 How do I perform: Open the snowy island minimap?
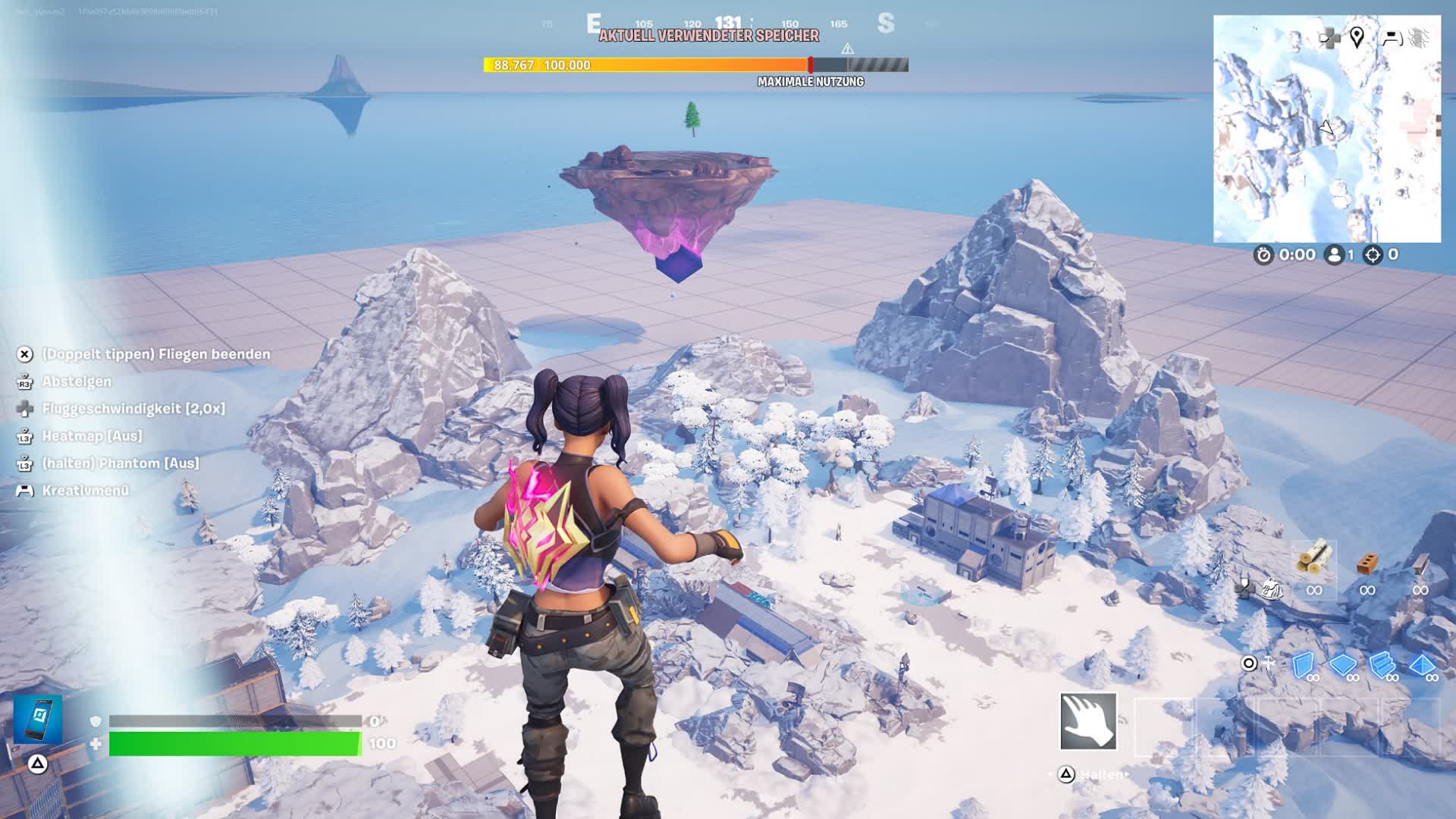[1326, 129]
